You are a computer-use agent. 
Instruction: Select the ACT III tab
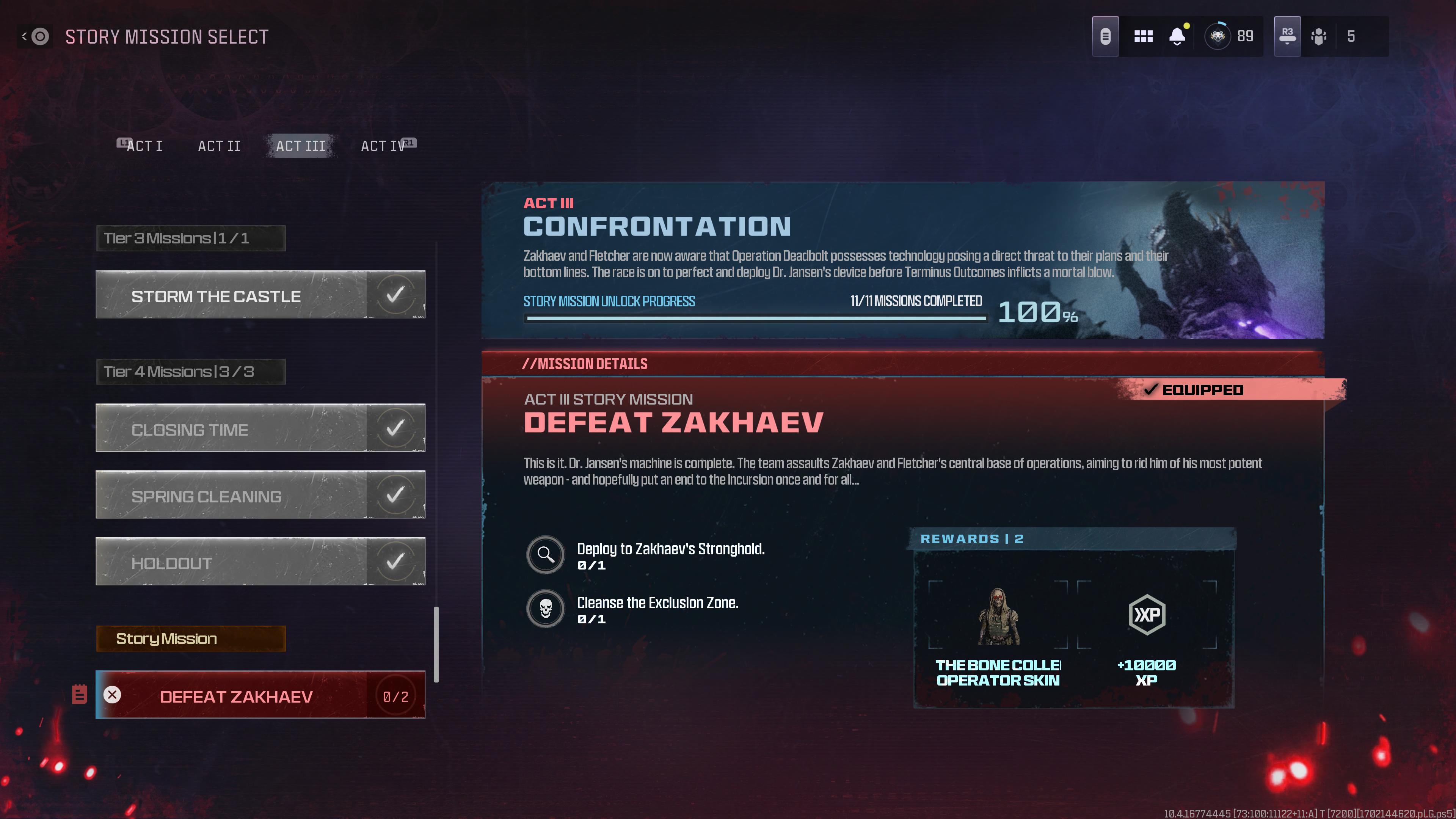click(301, 146)
